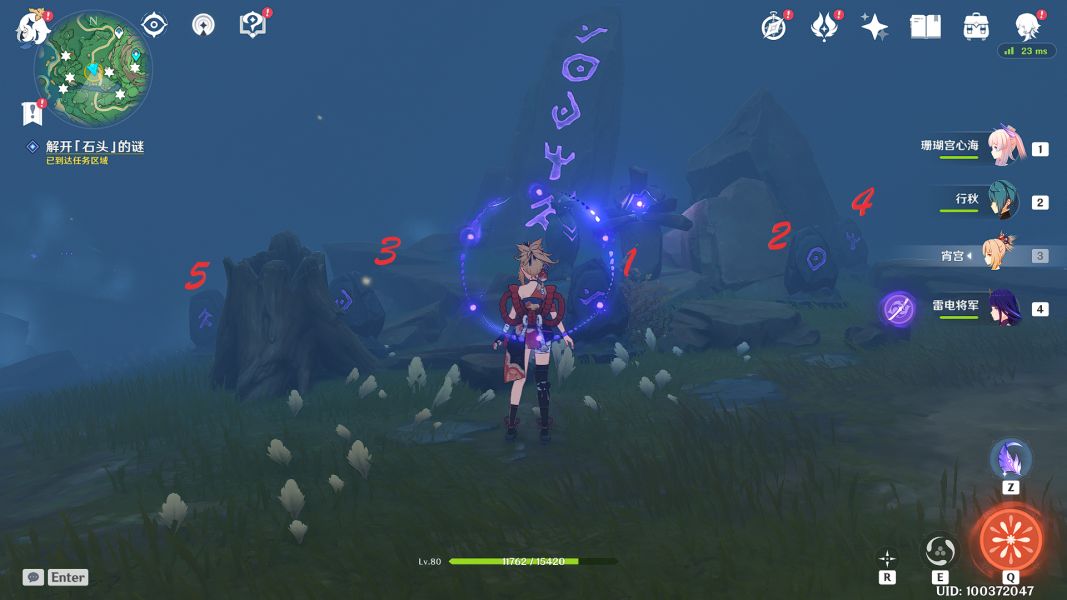Open the winged battle pass icon

823,27
